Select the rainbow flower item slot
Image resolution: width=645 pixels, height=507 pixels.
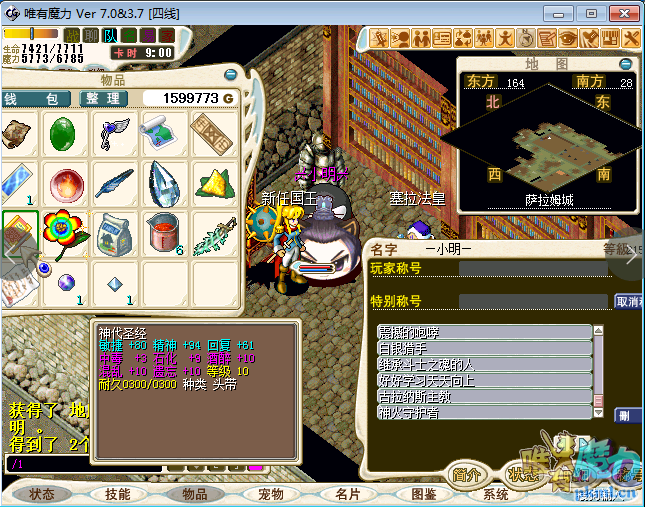pos(66,233)
